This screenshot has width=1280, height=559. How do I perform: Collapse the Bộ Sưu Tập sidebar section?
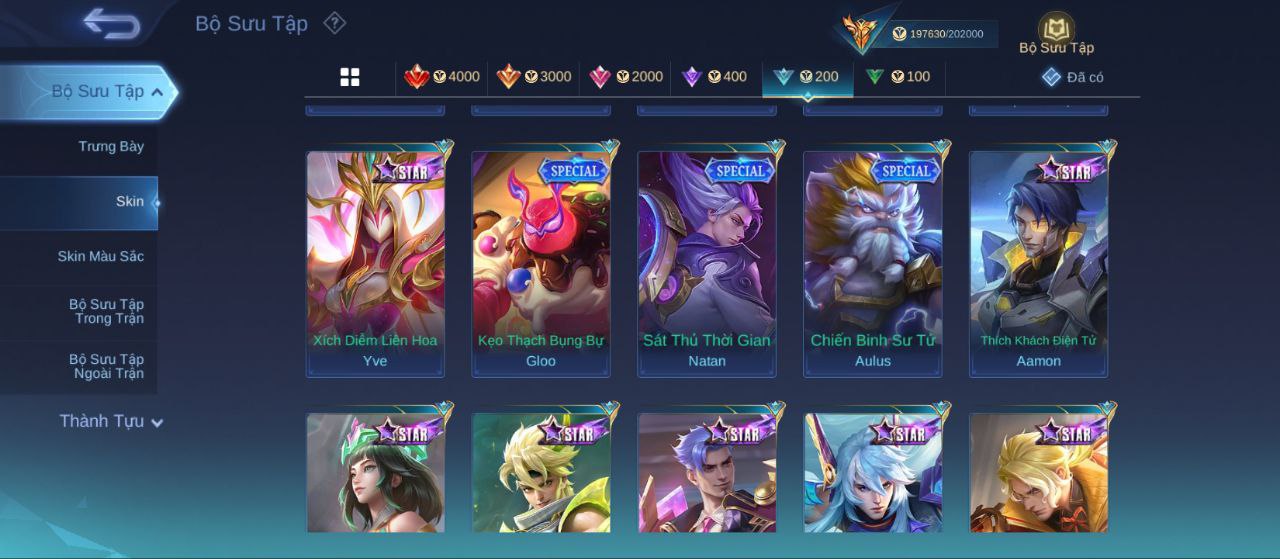coord(157,92)
